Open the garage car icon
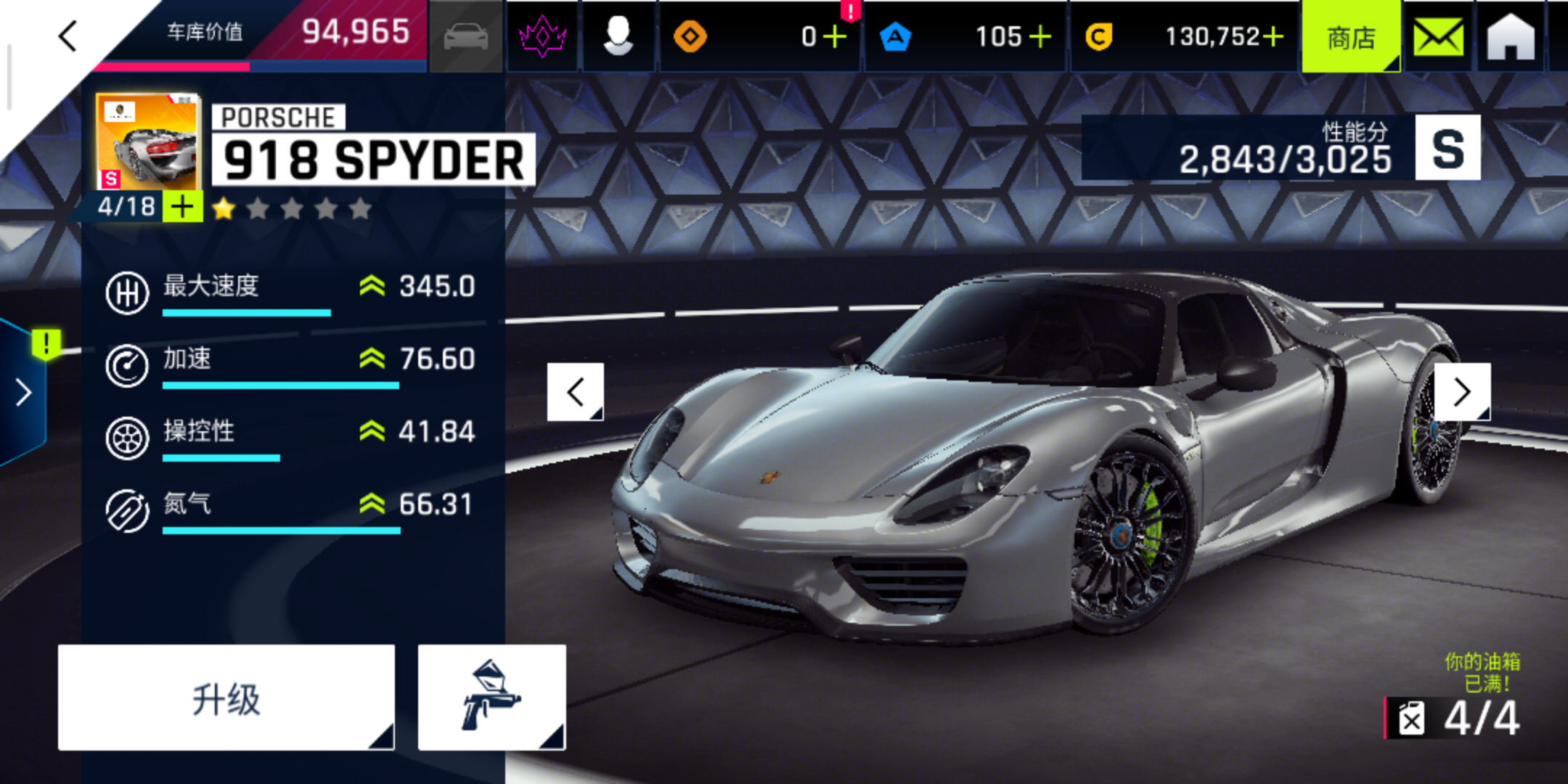This screenshot has height=784, width=1568. pyautogui.click(x=466, y=36)
